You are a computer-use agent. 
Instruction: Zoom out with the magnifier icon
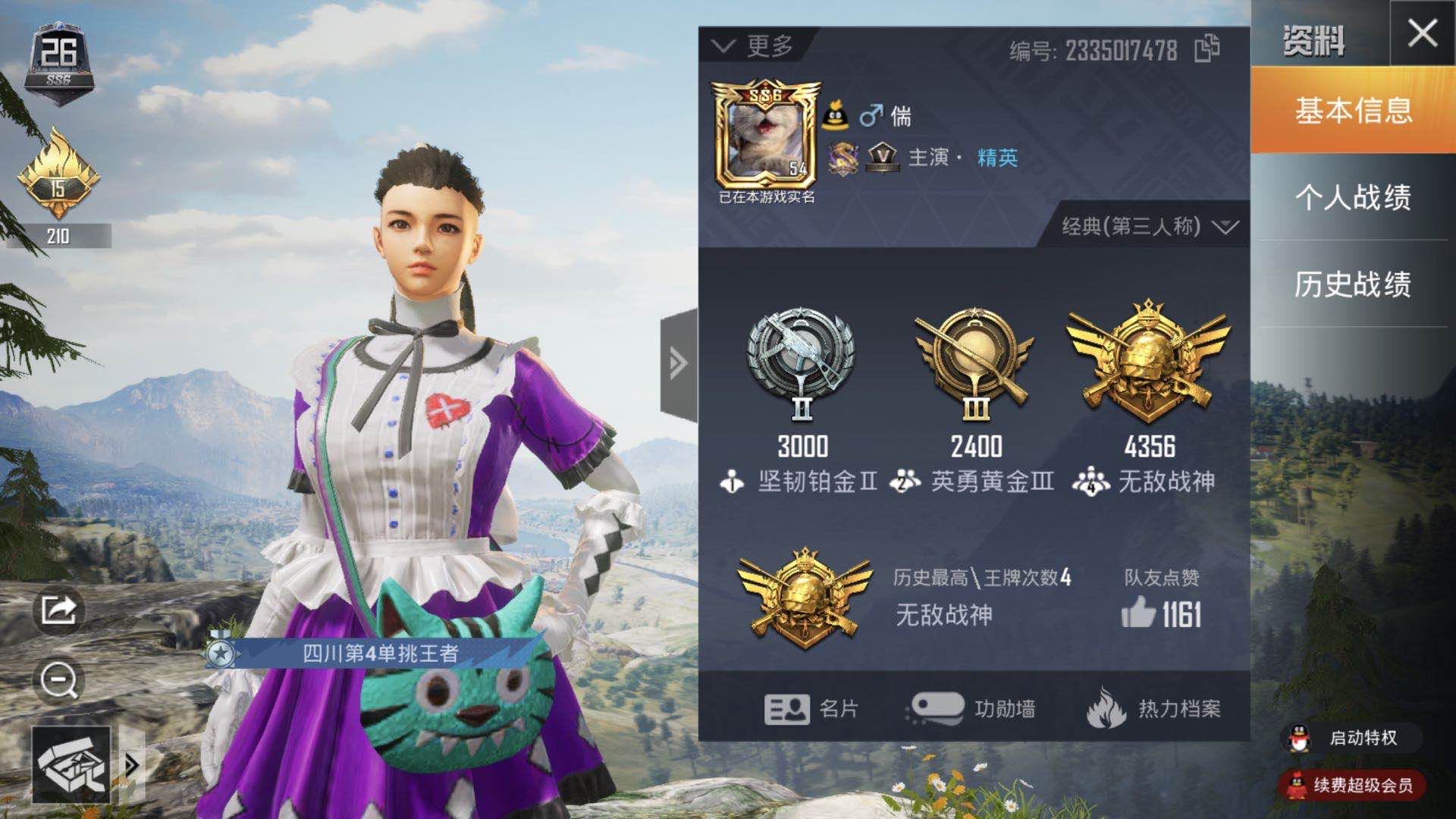(59, 680)
